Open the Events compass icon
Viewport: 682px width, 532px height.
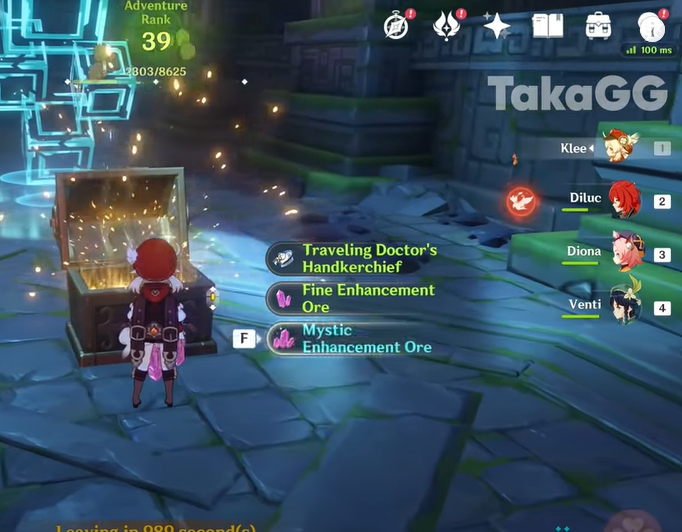point(397,27)
